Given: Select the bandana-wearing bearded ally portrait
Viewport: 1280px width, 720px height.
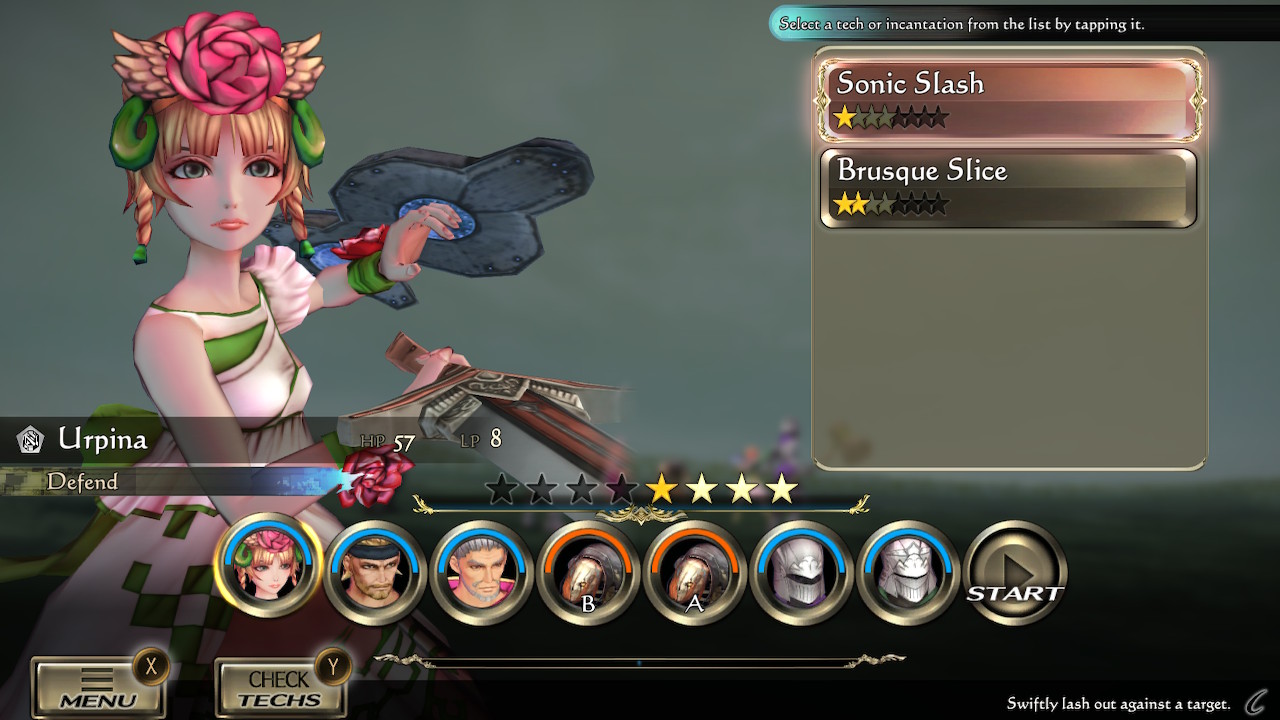Looking at the screenshot, I should click(x=375, y=573).
